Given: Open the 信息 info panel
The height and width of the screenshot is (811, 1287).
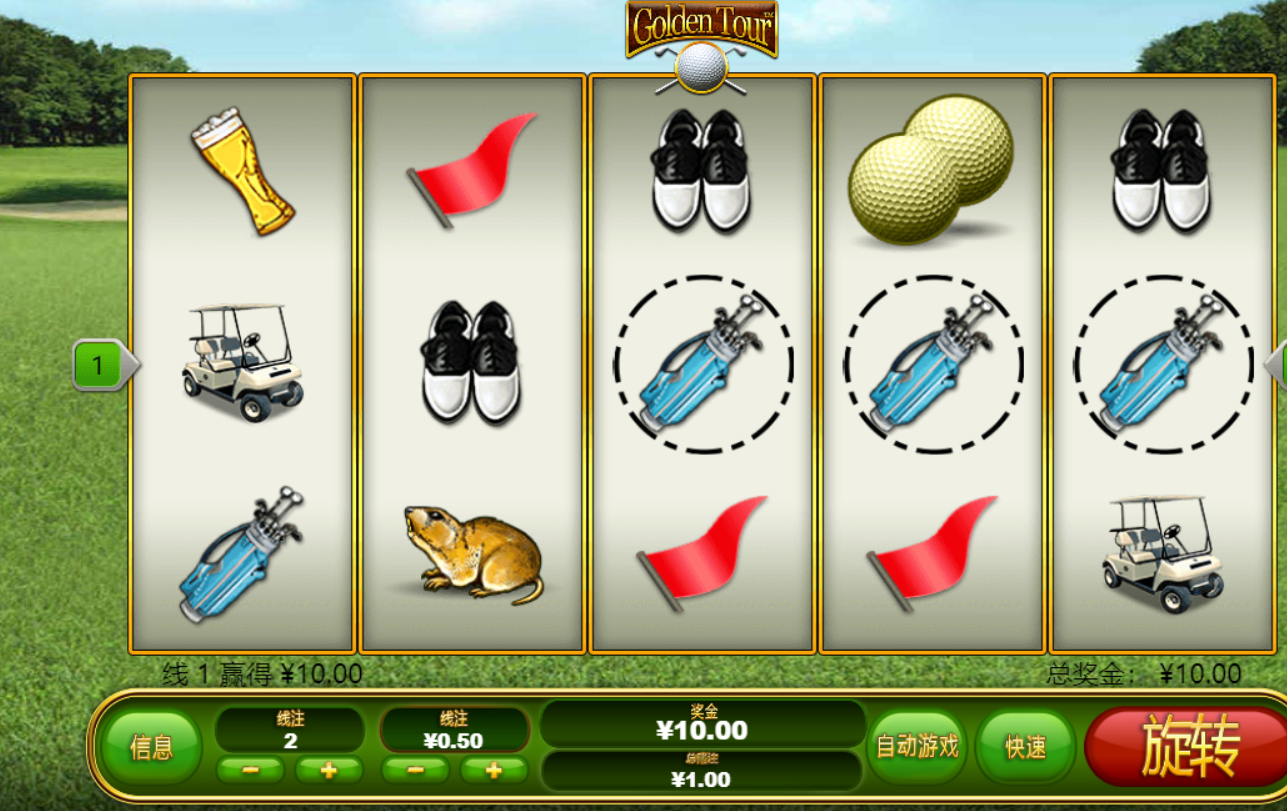Looking at the screenshot, I should (x=151, y=746).
